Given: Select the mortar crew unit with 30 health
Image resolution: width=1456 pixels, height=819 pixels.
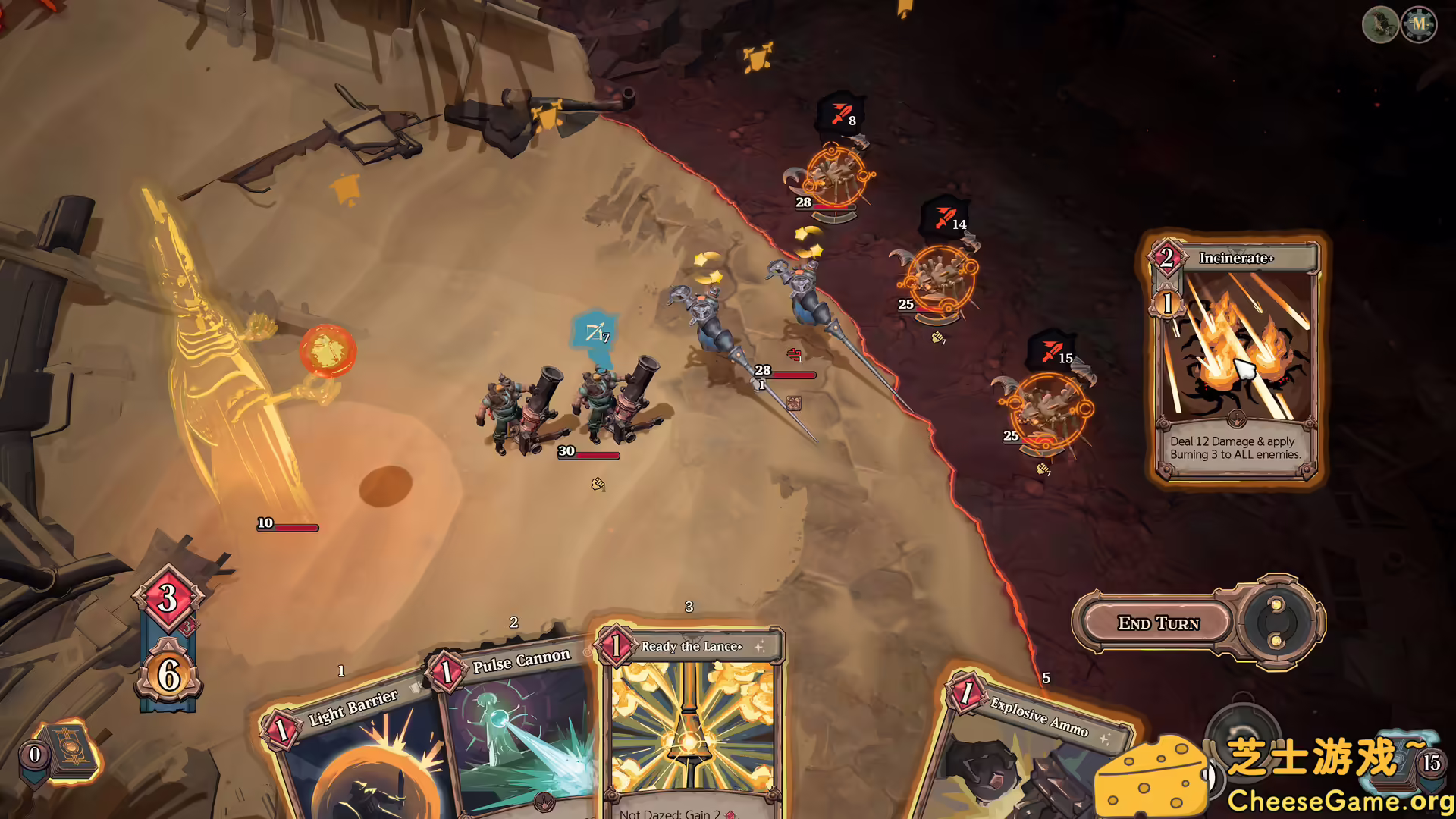Looking at the screenshot, I should point(569,406).
